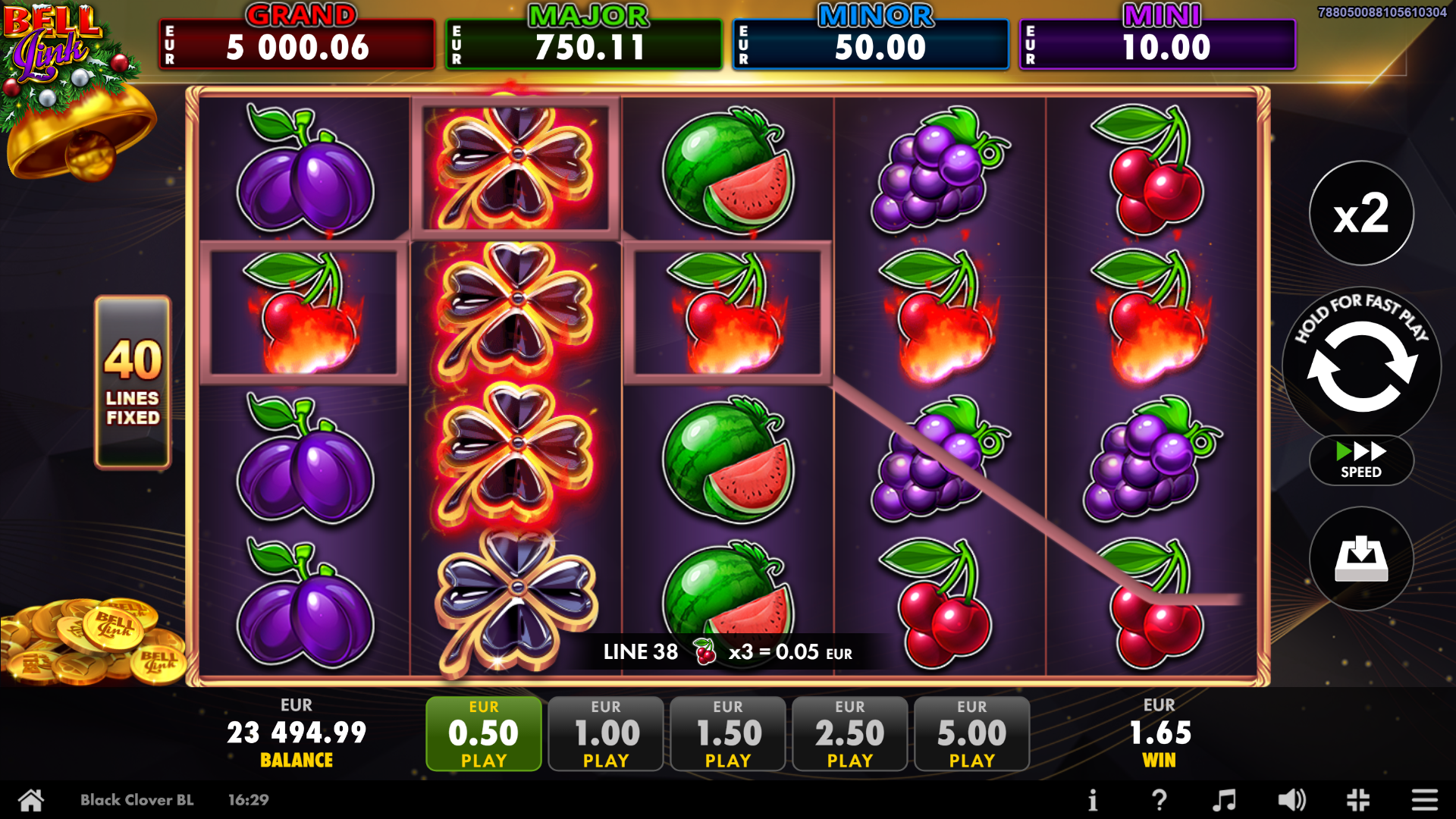Pick the EUR 1.50 play bet
The height and width of the screenshot is (819, 1456).
pyautogui.click(x=728, y=733)
